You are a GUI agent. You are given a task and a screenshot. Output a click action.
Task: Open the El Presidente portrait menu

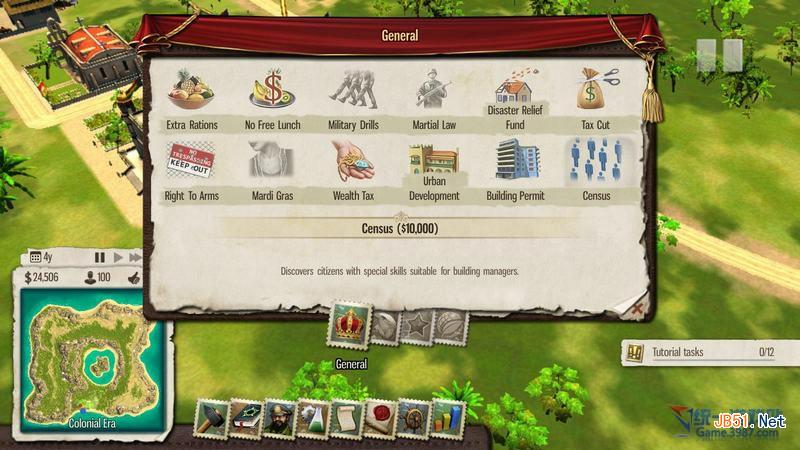[279, 419]
